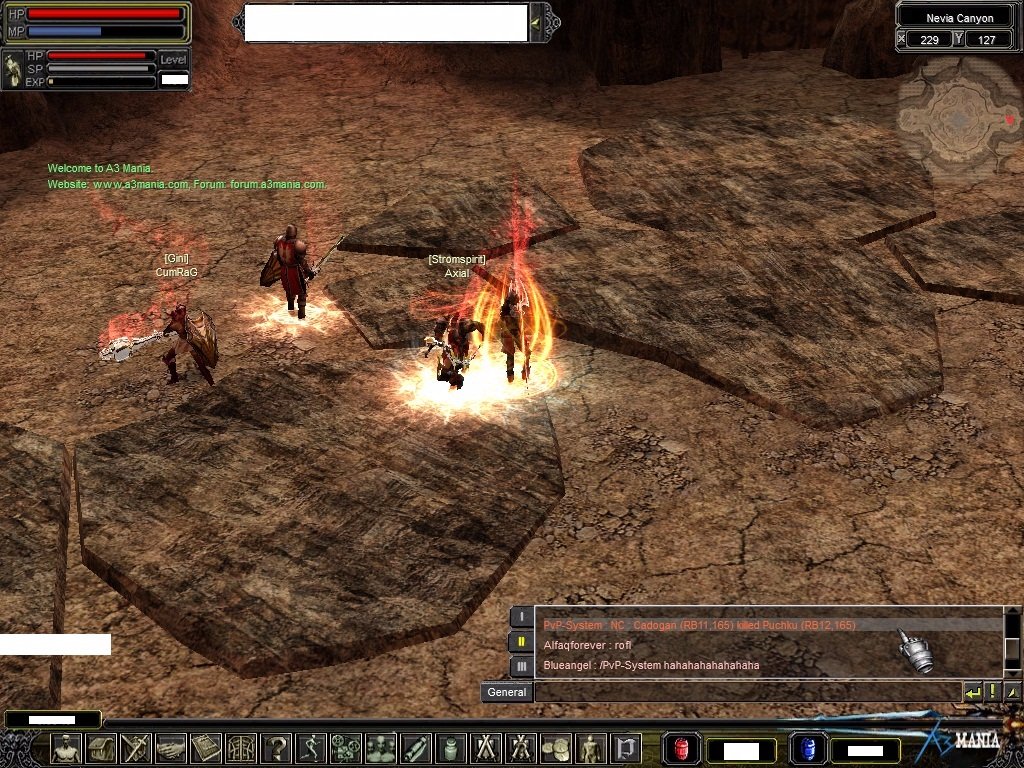Click the gold coins icon in toolbar
This screenshot has height=768, width=1024.
click(x=555, y=748)
